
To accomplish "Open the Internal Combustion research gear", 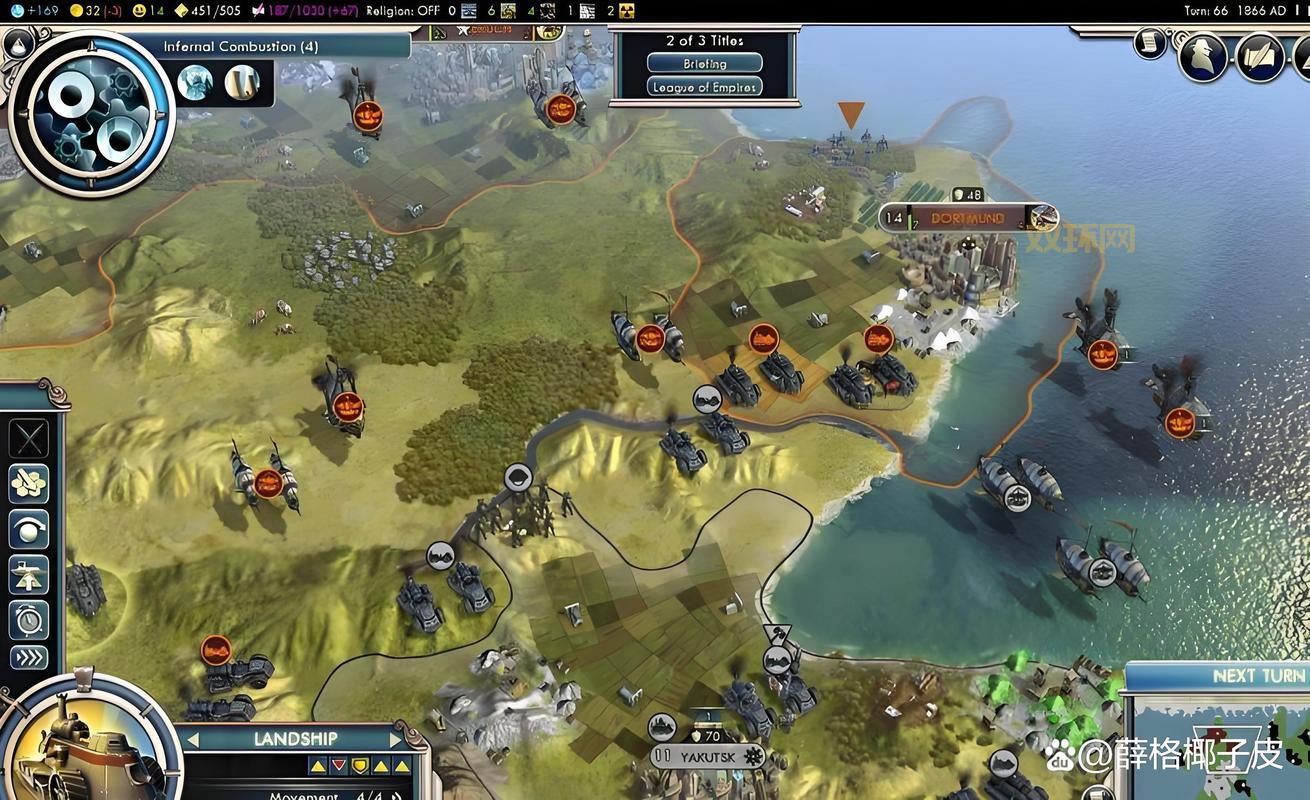I will click(91, 112).
